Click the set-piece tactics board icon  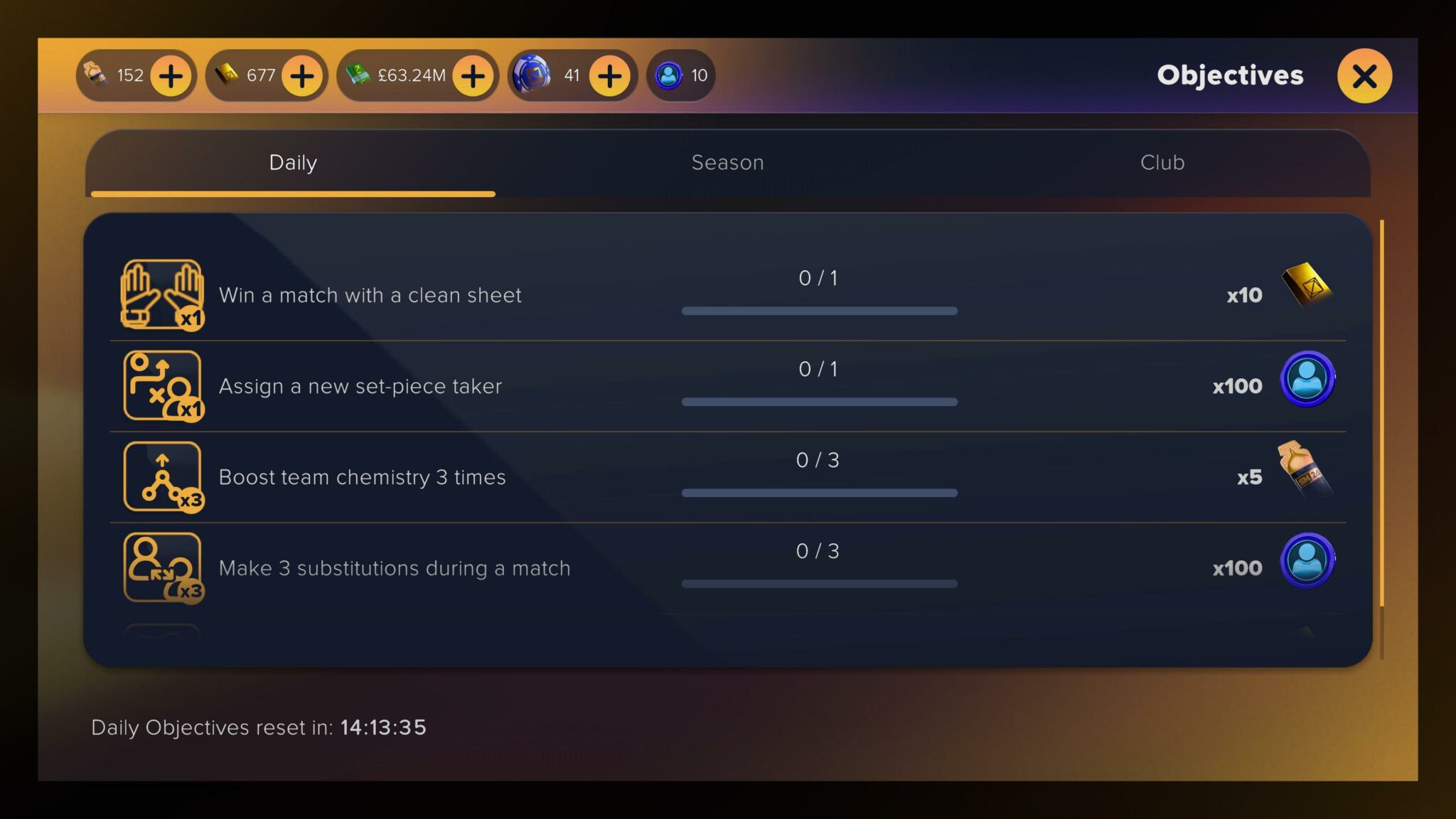click(163, 385)
